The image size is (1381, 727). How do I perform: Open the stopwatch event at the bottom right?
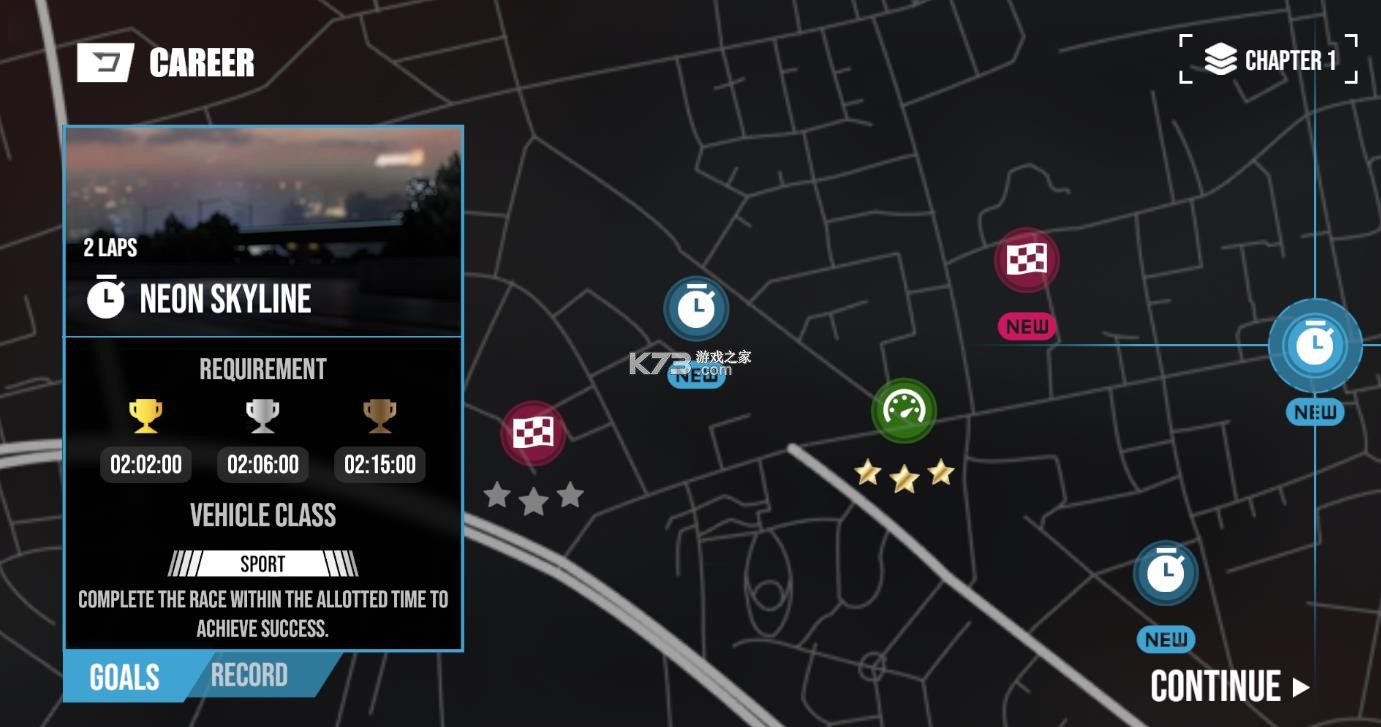pos(1166,572)
